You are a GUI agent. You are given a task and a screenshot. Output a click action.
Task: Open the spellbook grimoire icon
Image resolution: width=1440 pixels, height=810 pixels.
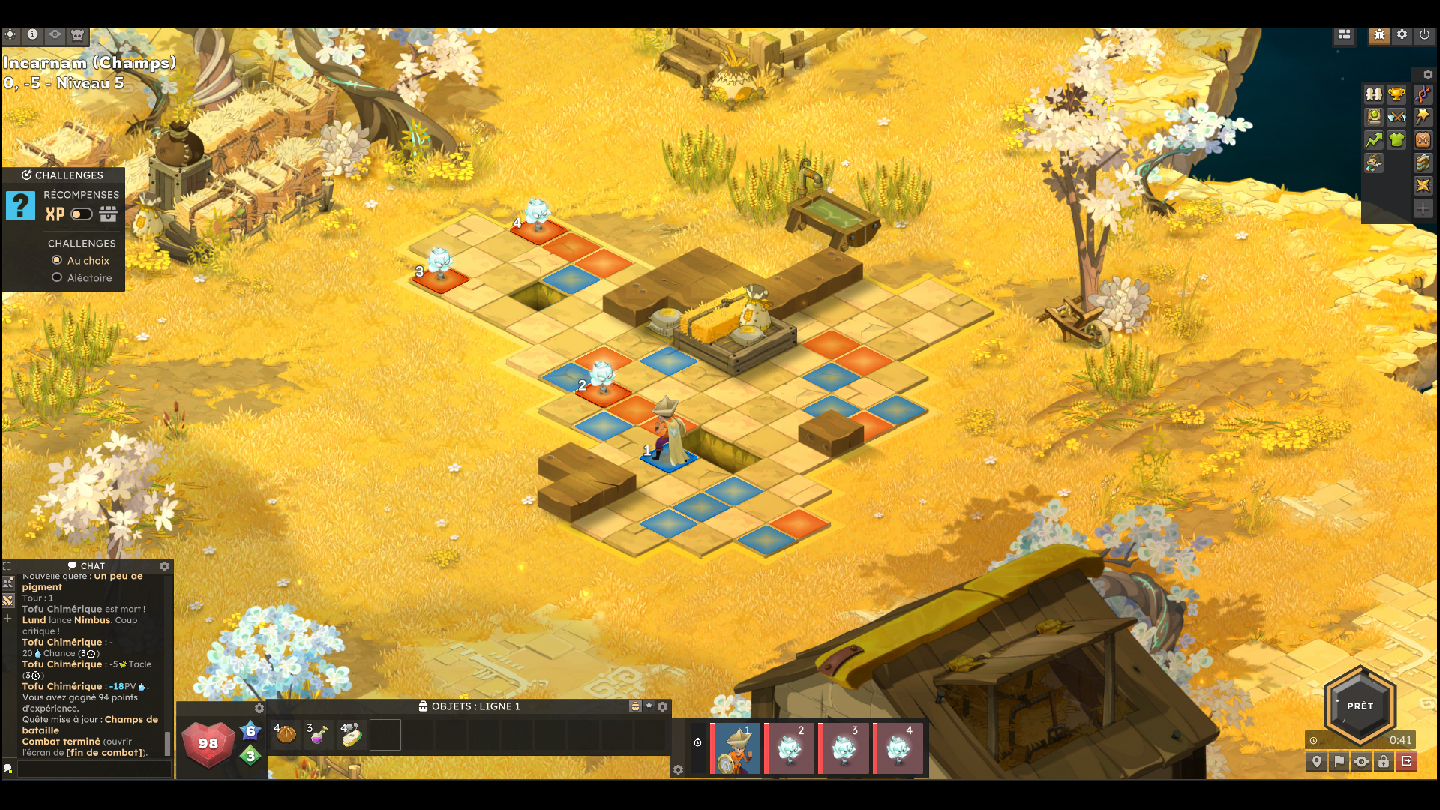tap(1374, 116)
